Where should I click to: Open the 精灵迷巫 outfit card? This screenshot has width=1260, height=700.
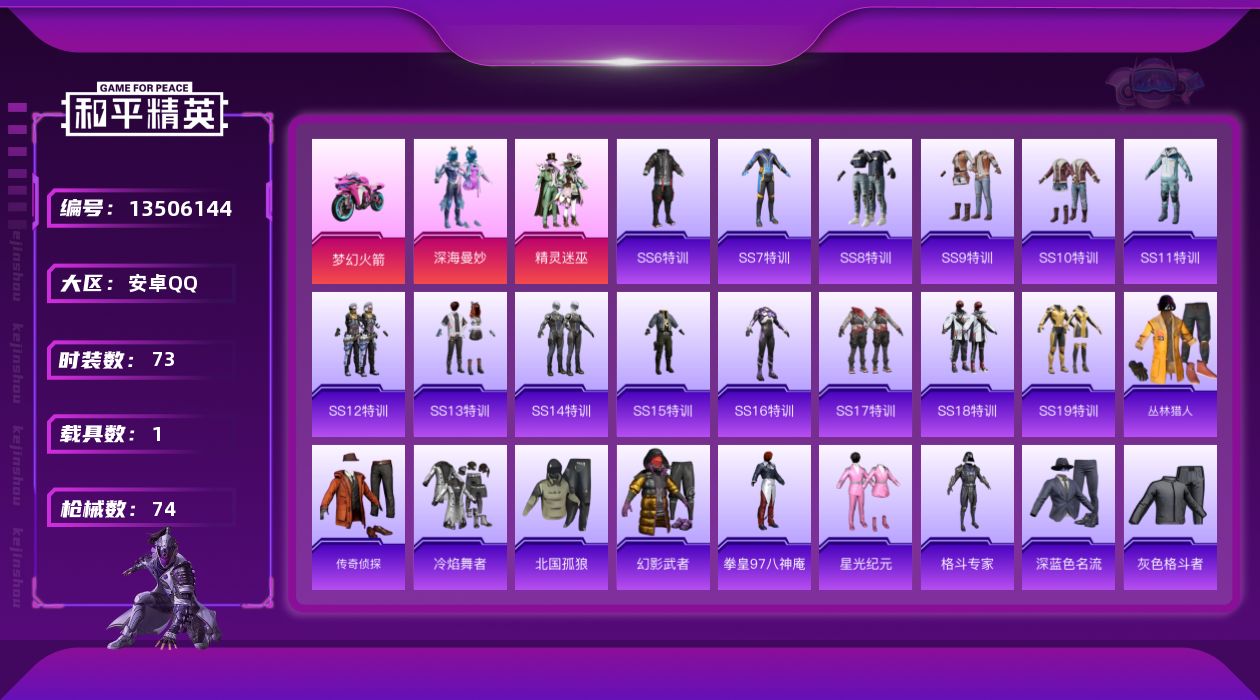[x=561, y=211]
